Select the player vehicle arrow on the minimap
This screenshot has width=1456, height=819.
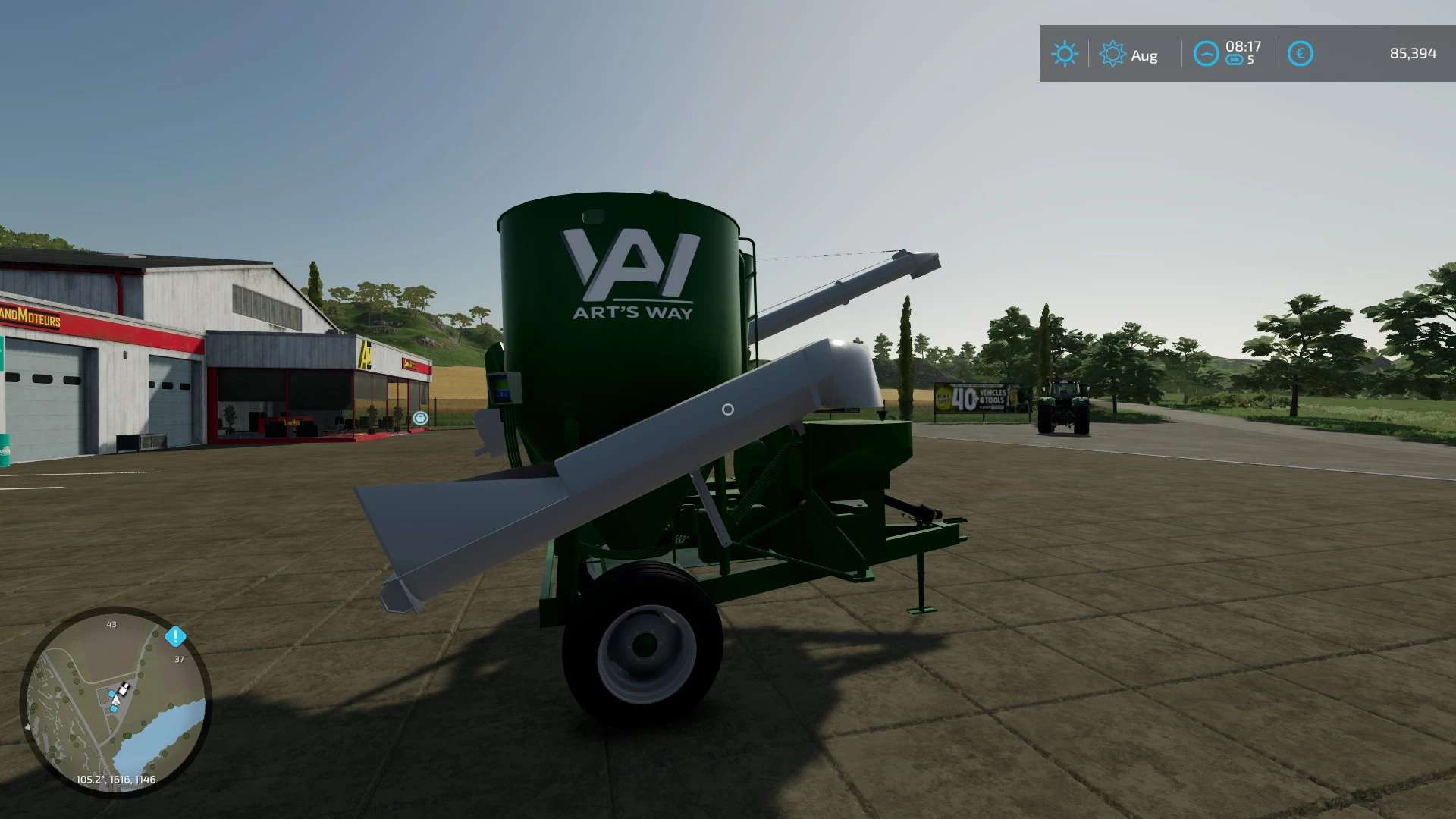[x=116, y=700]
